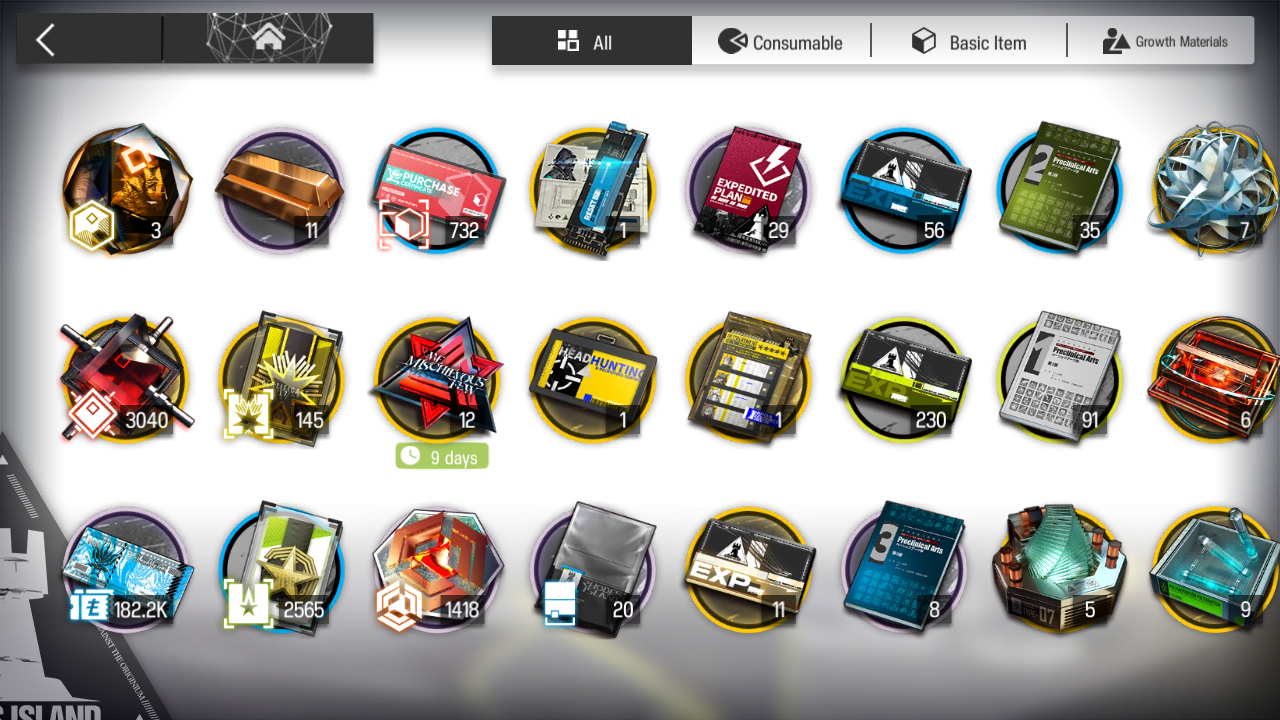Go back with the arrow button
The width and height of the screenshot is (1280, 720).
point(45,40)
